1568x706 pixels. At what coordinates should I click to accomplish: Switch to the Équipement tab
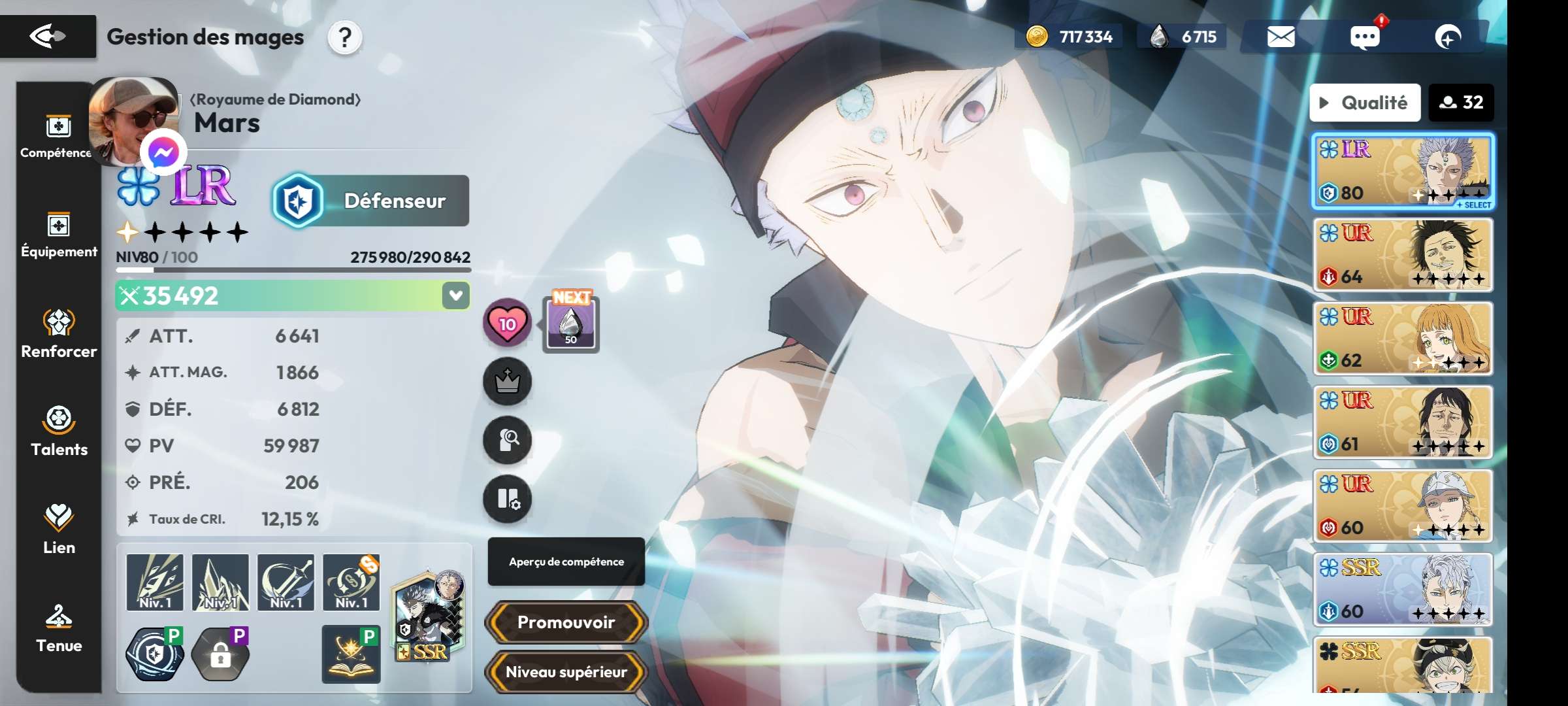click(x=59, y=235)
